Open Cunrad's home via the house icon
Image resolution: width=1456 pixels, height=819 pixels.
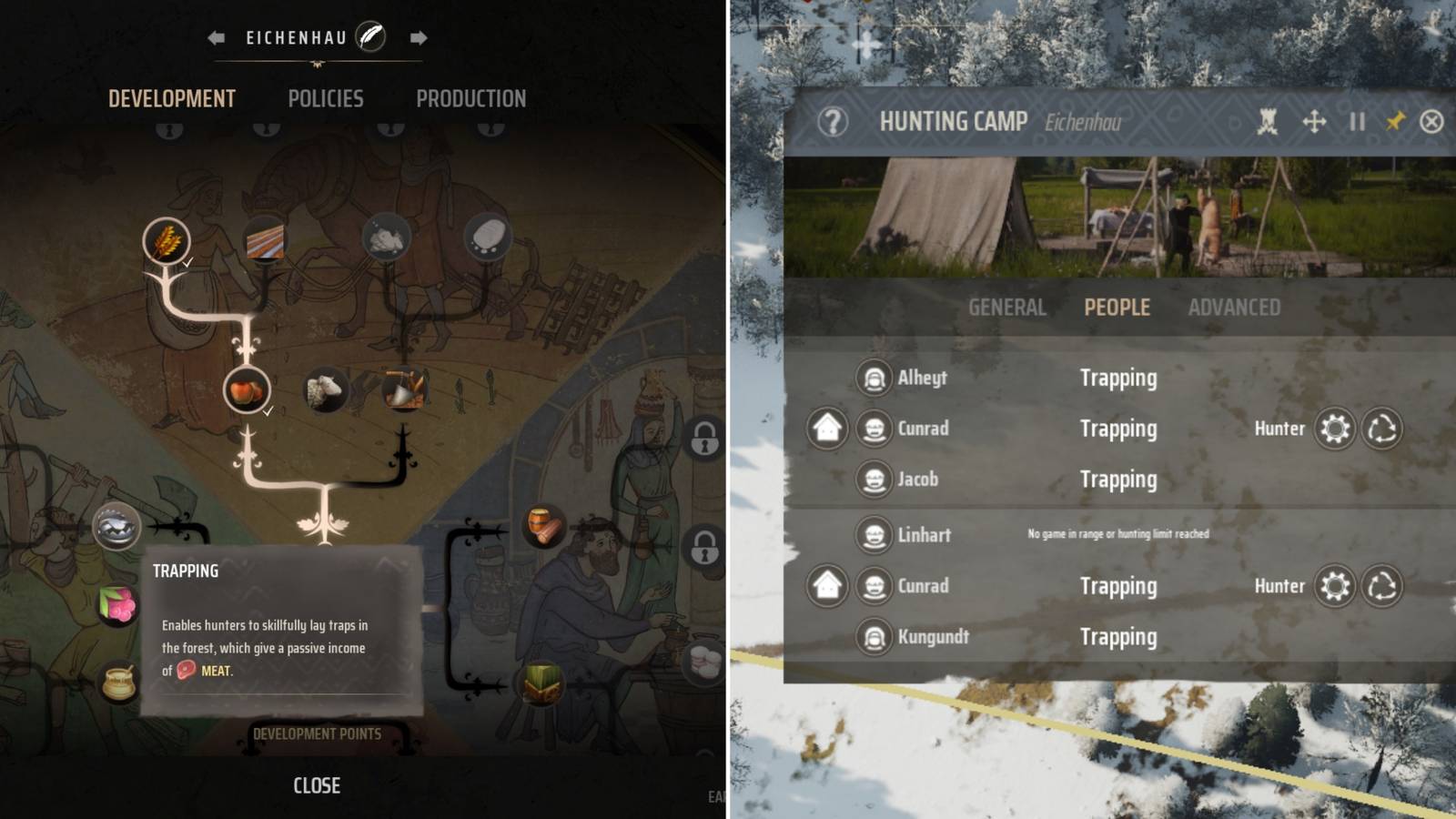(x=829, y=429)
